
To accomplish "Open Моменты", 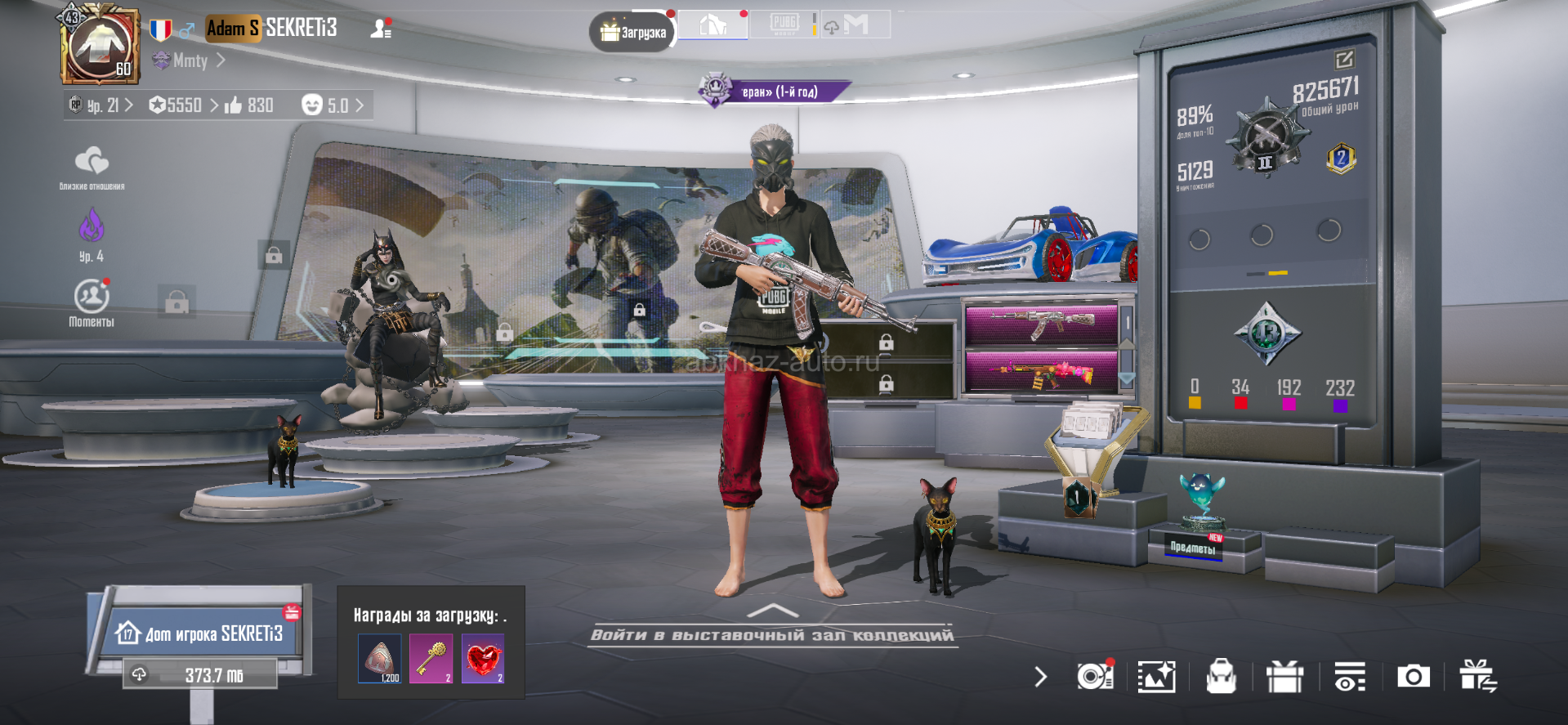I will pos(92,301).
